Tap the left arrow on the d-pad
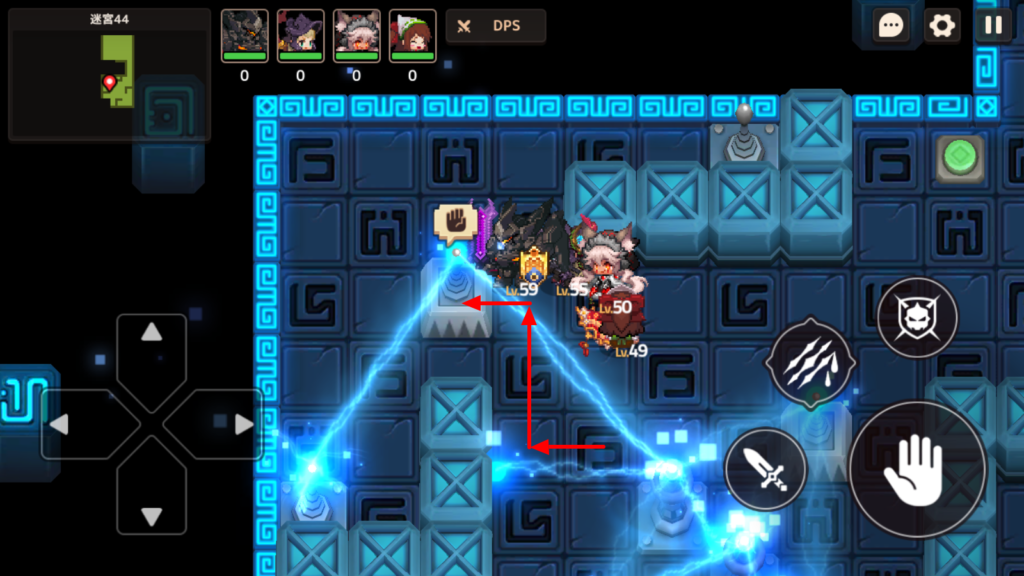The height and width of the screenshot is (576, 1024). tap(60, 424)
